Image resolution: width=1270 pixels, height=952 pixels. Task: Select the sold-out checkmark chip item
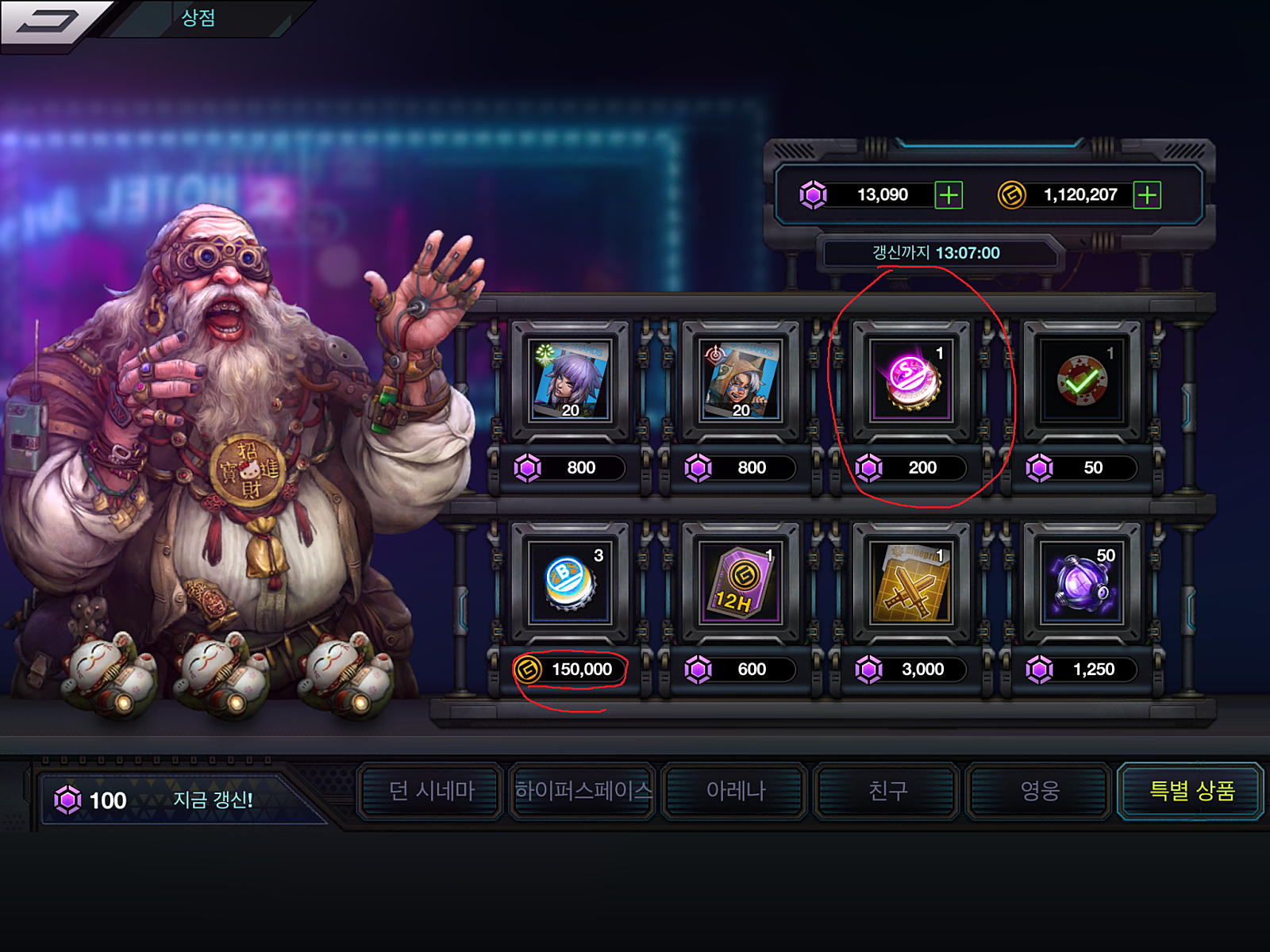[1082, 382]
